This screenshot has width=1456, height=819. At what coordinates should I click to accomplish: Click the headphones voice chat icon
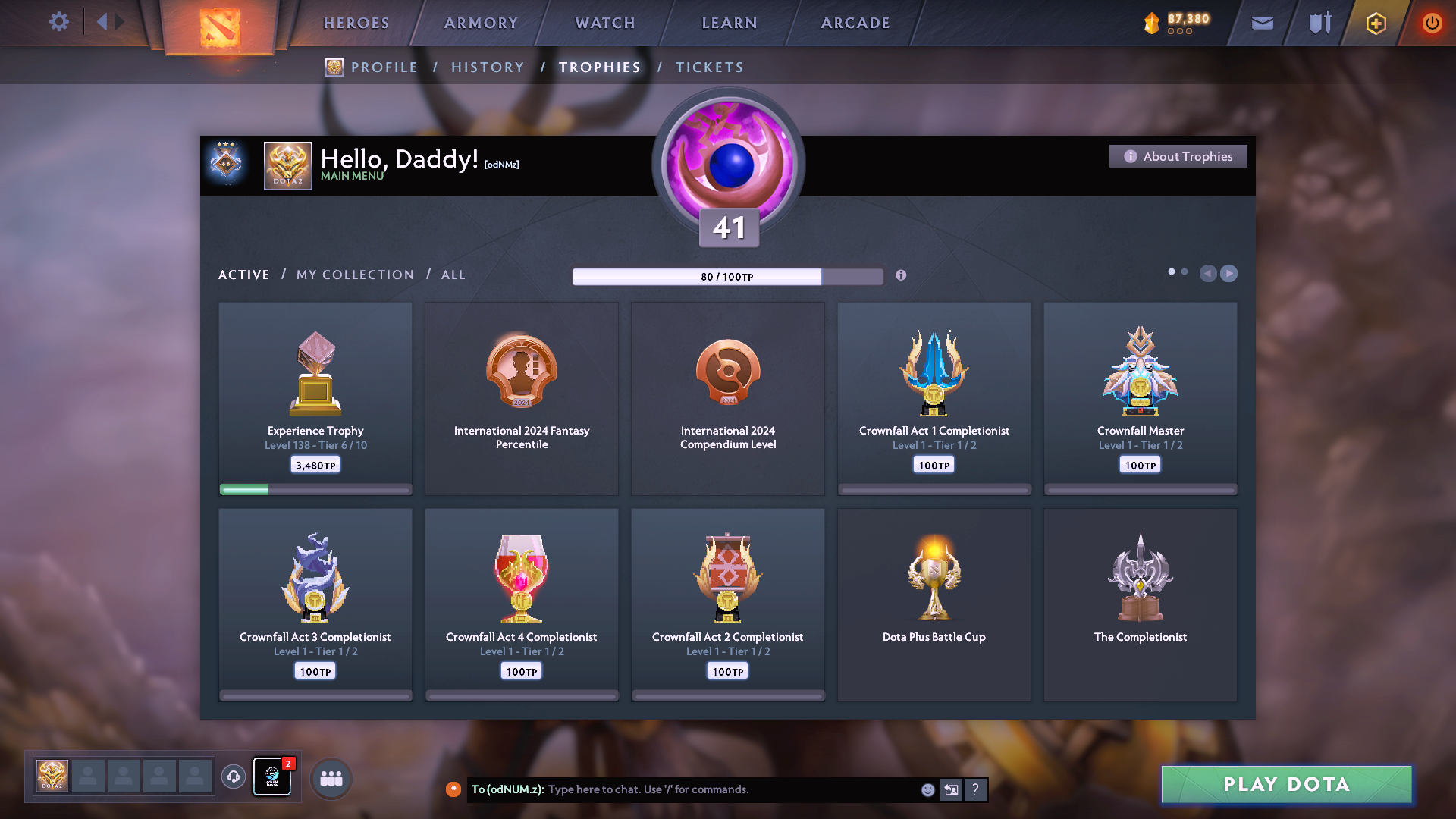tap(234, 777)
